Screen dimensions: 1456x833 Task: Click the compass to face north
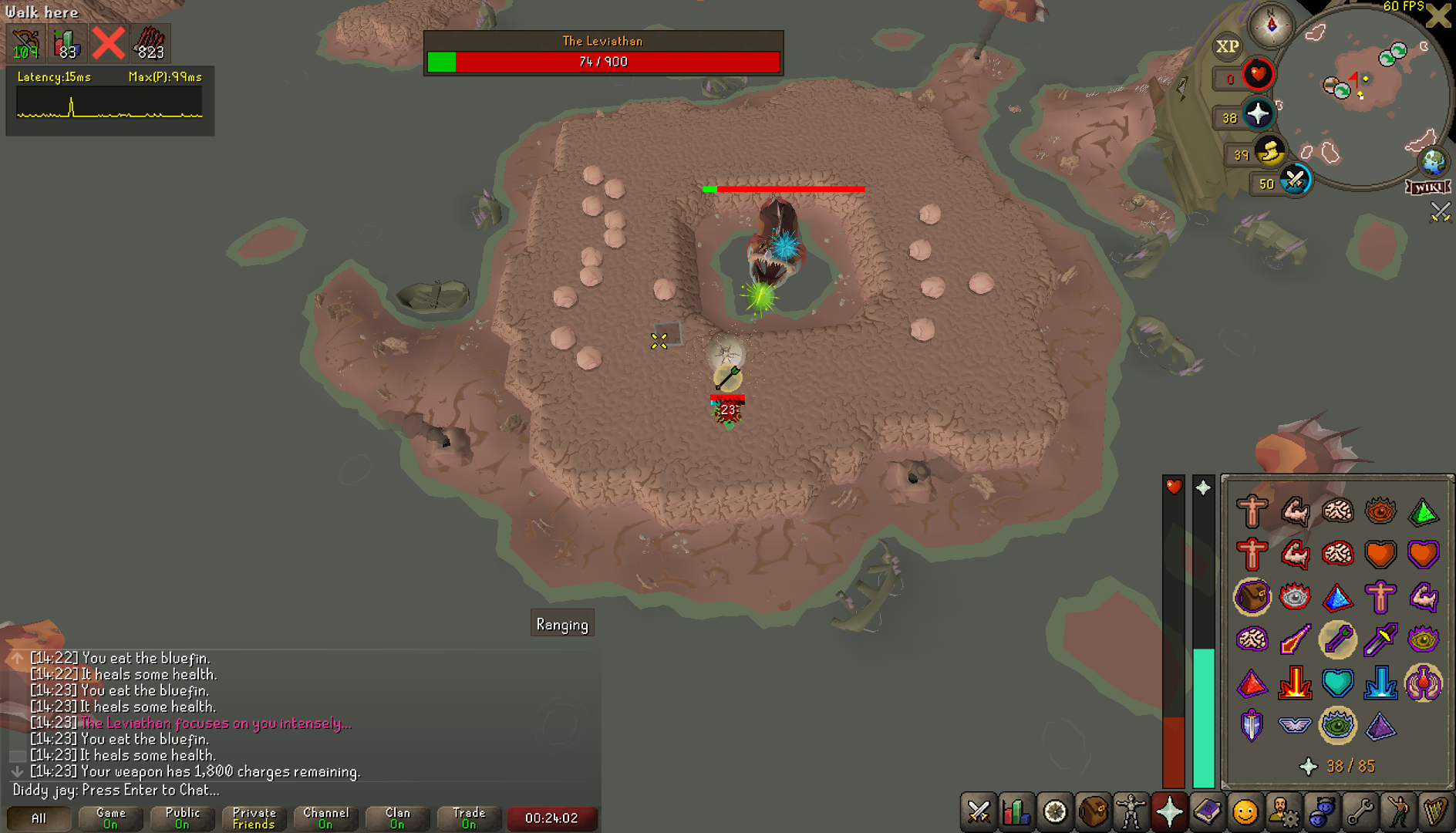[1272, 25]
